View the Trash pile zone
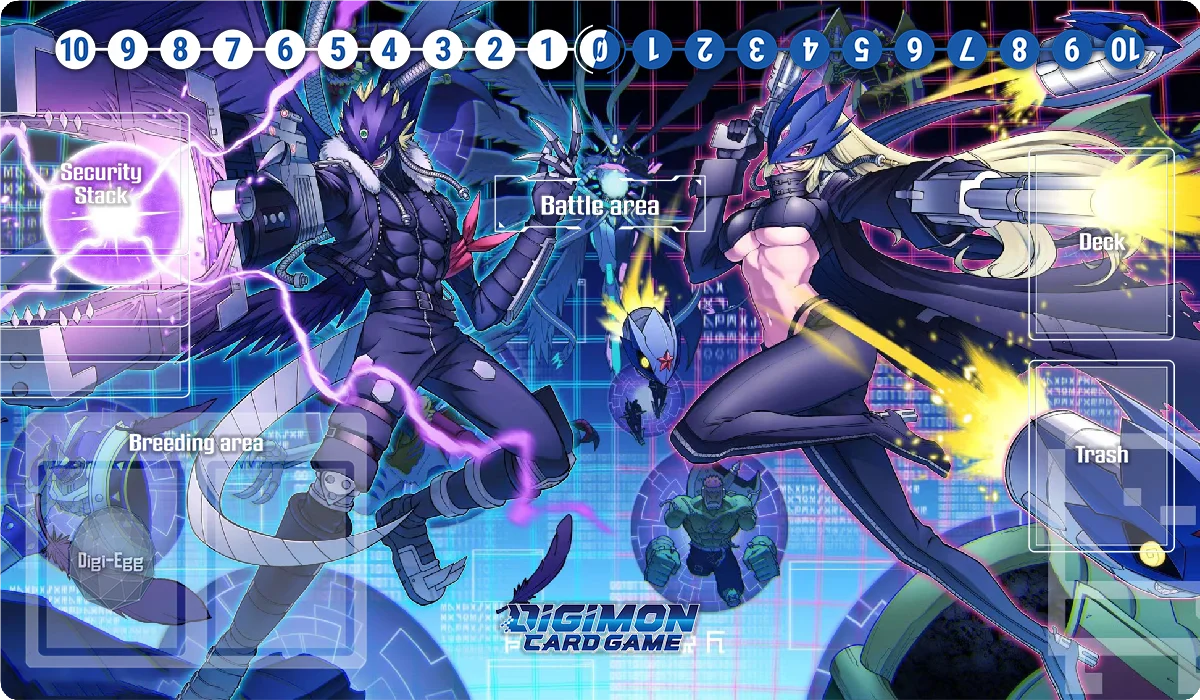This screenshot has width=1200, height=700. coord(1101,456)
